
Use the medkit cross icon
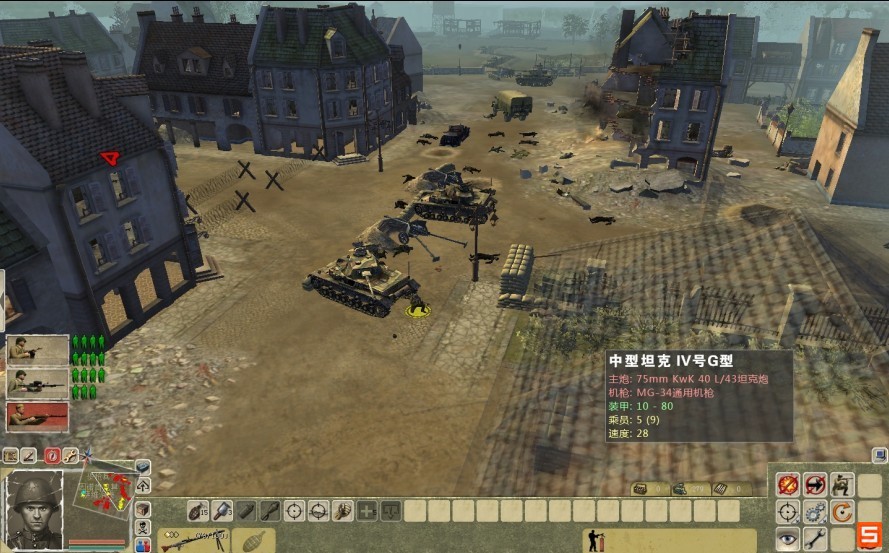[367, 510]
